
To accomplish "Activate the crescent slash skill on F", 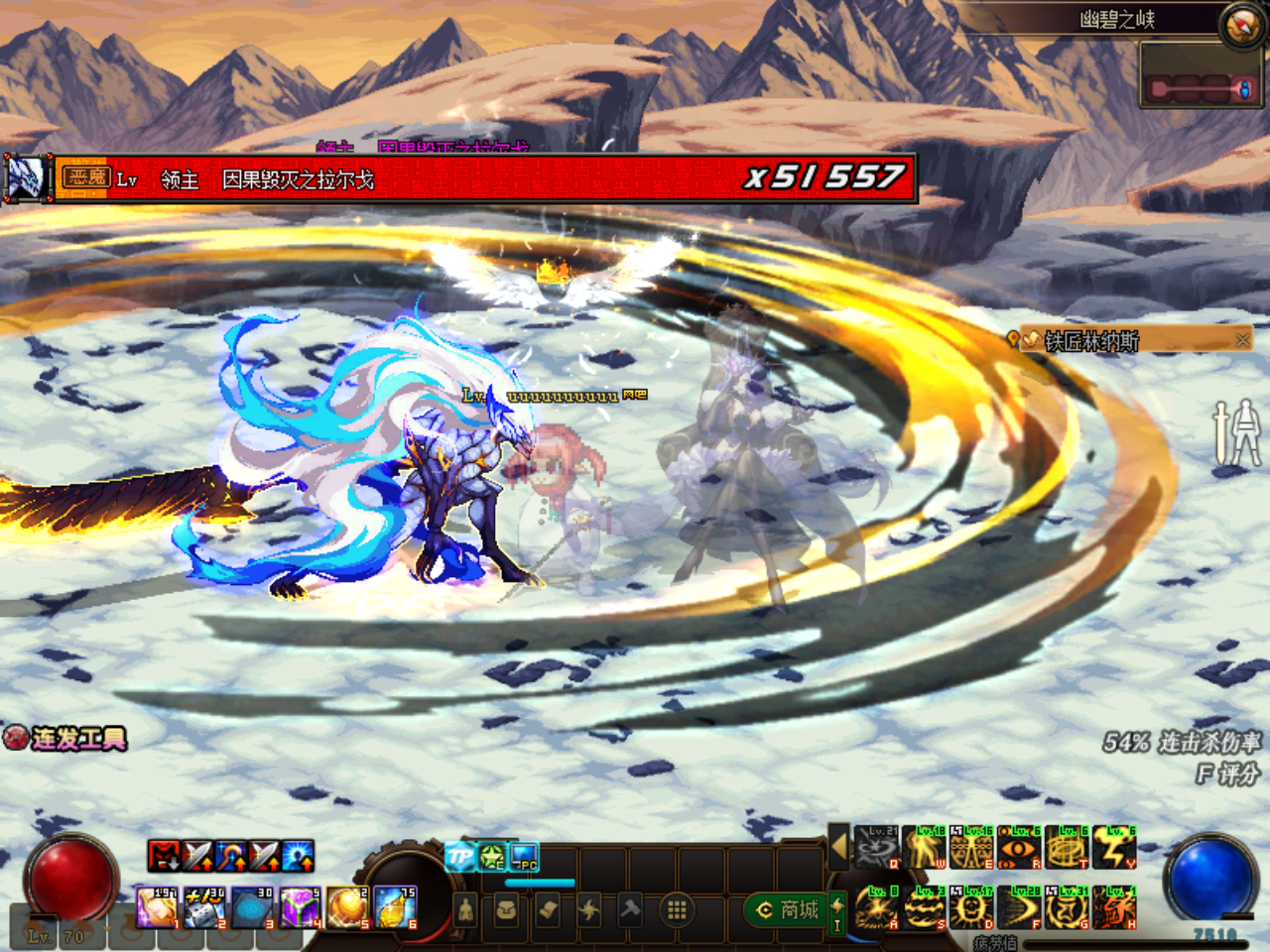I will pos(1019,908).
